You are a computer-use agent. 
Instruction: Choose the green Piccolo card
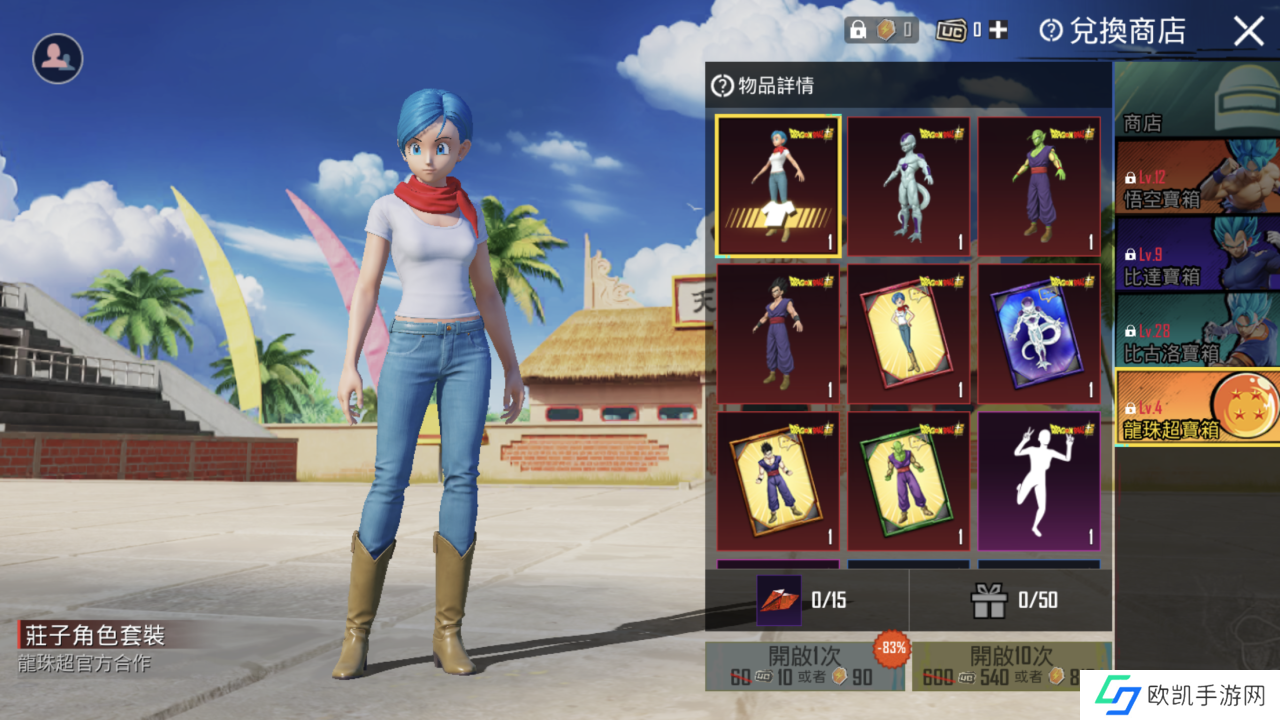908,481
